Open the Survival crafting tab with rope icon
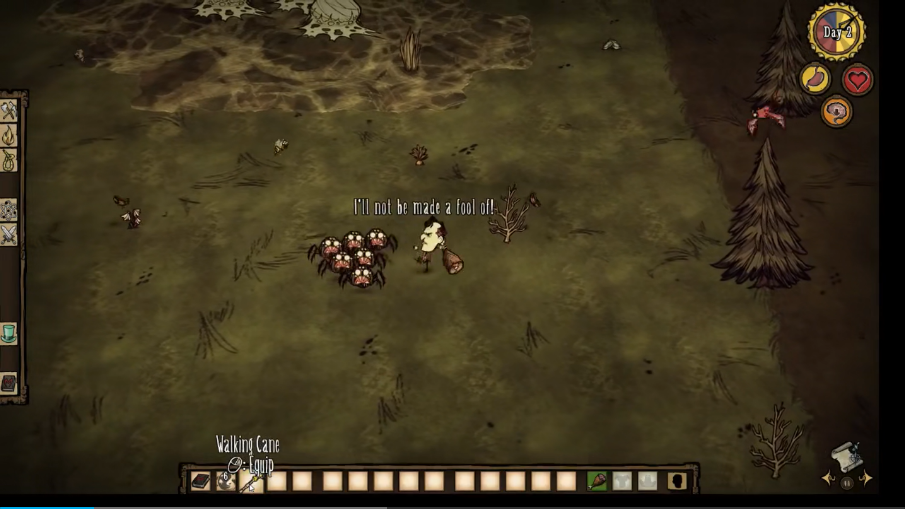 click(x=9, y=161)
